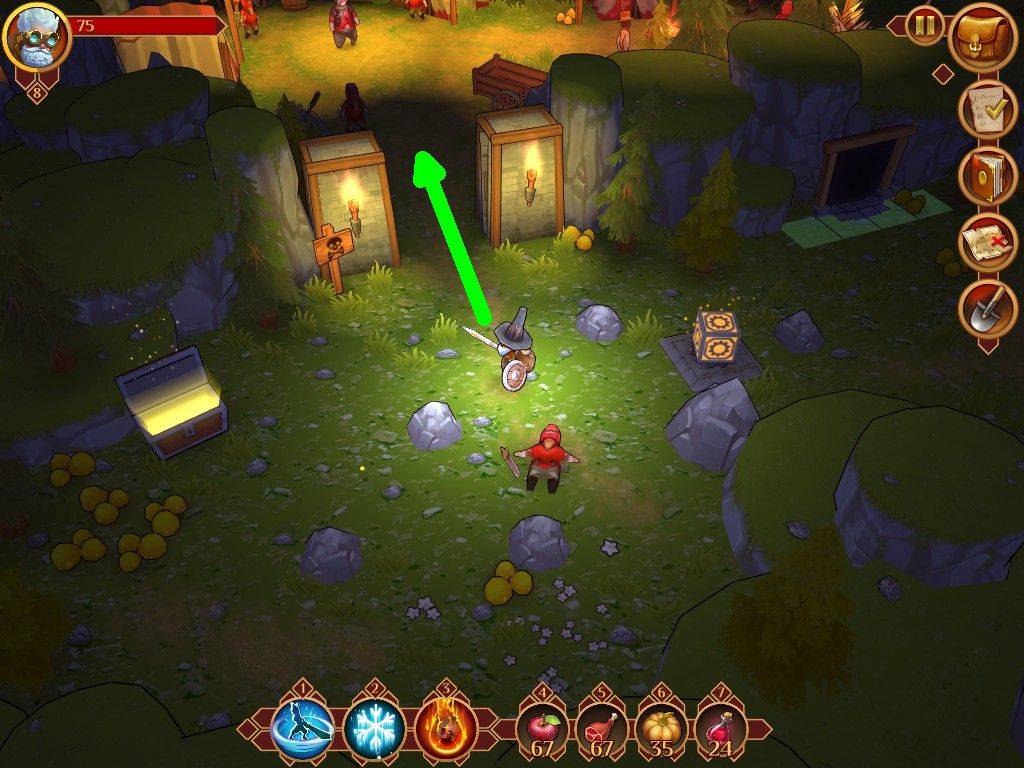
Task: Cast the ice snowflake spell
Action: [374, 729]
